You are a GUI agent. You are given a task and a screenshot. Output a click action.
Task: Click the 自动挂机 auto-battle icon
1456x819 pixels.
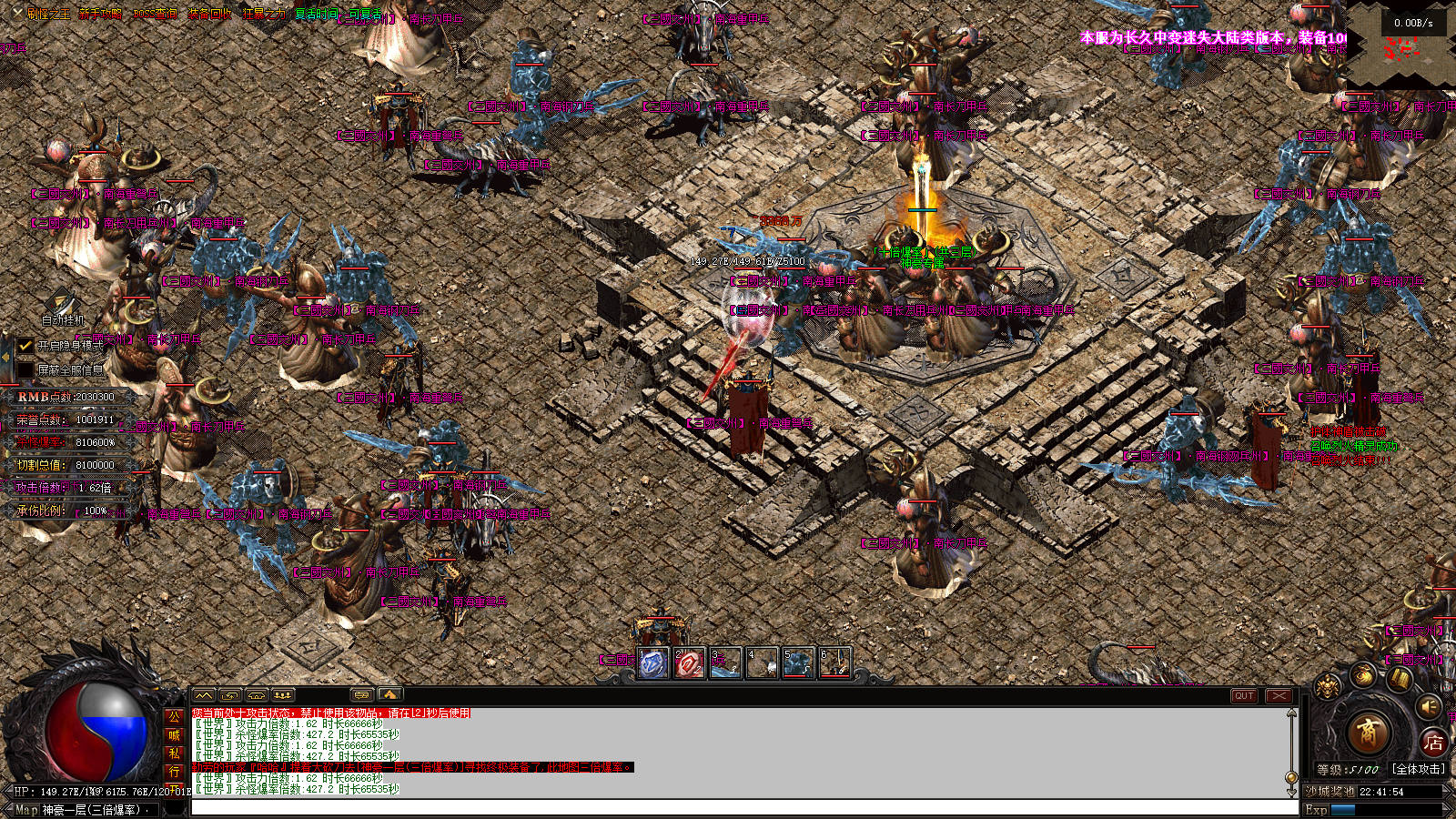[x=62, y=304]
